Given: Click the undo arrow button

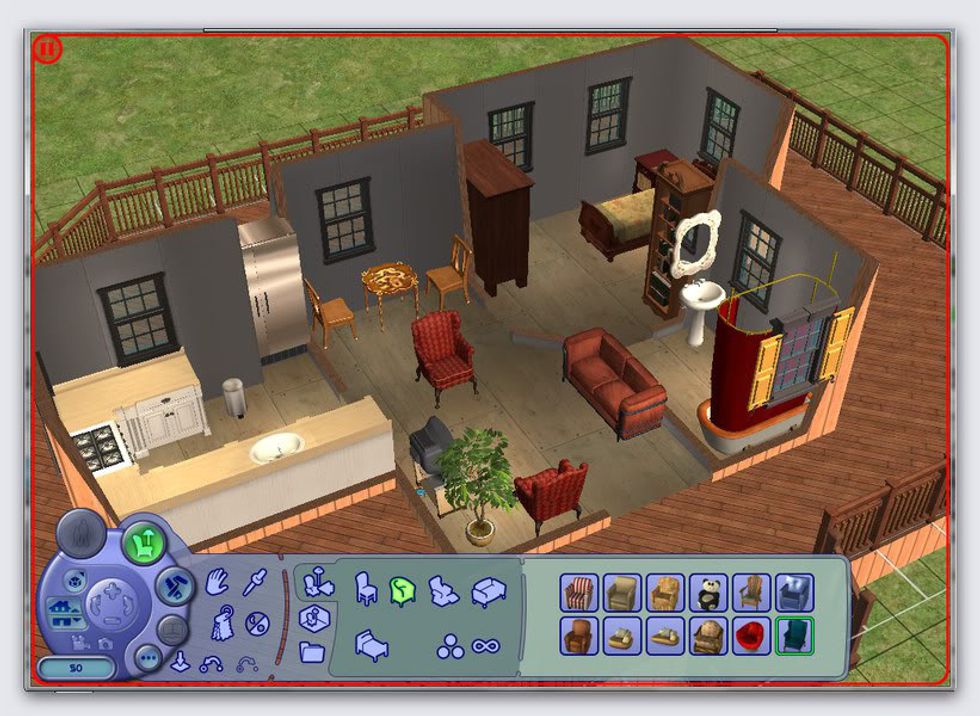Looking at the screenshot, I should [210, 663].
